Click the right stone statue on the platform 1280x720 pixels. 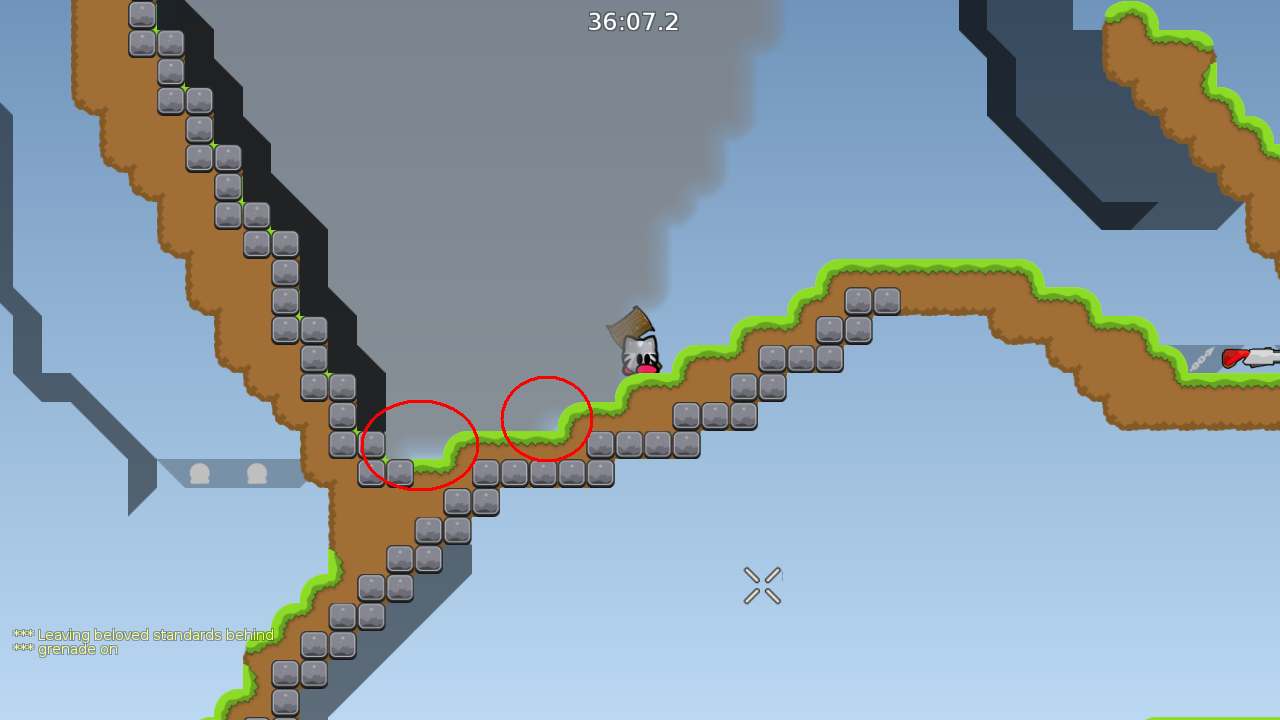(257, 472)
